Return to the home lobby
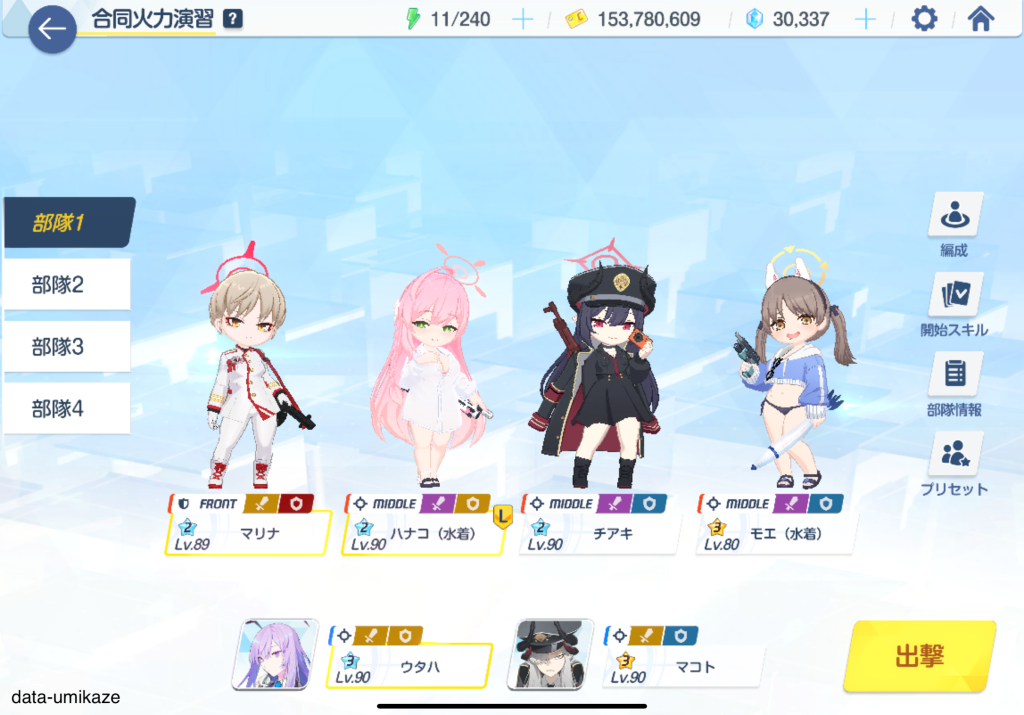 tap(981, 19)
